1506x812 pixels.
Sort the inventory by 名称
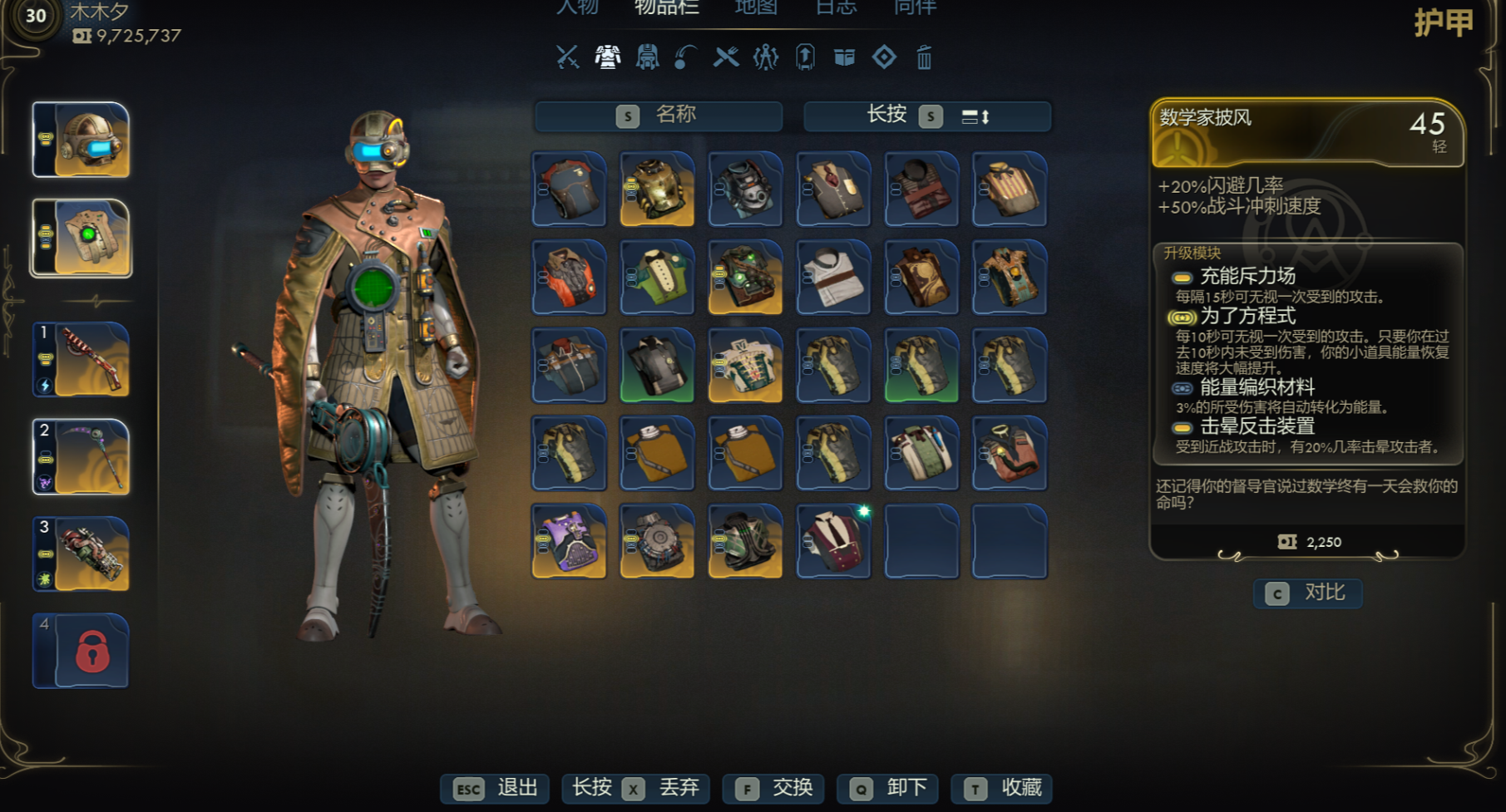659,116
